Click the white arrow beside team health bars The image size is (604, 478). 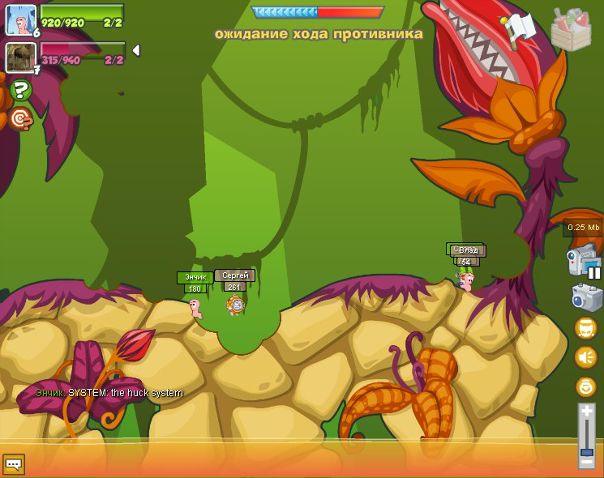pyautogui.click(x=136, y=50)
